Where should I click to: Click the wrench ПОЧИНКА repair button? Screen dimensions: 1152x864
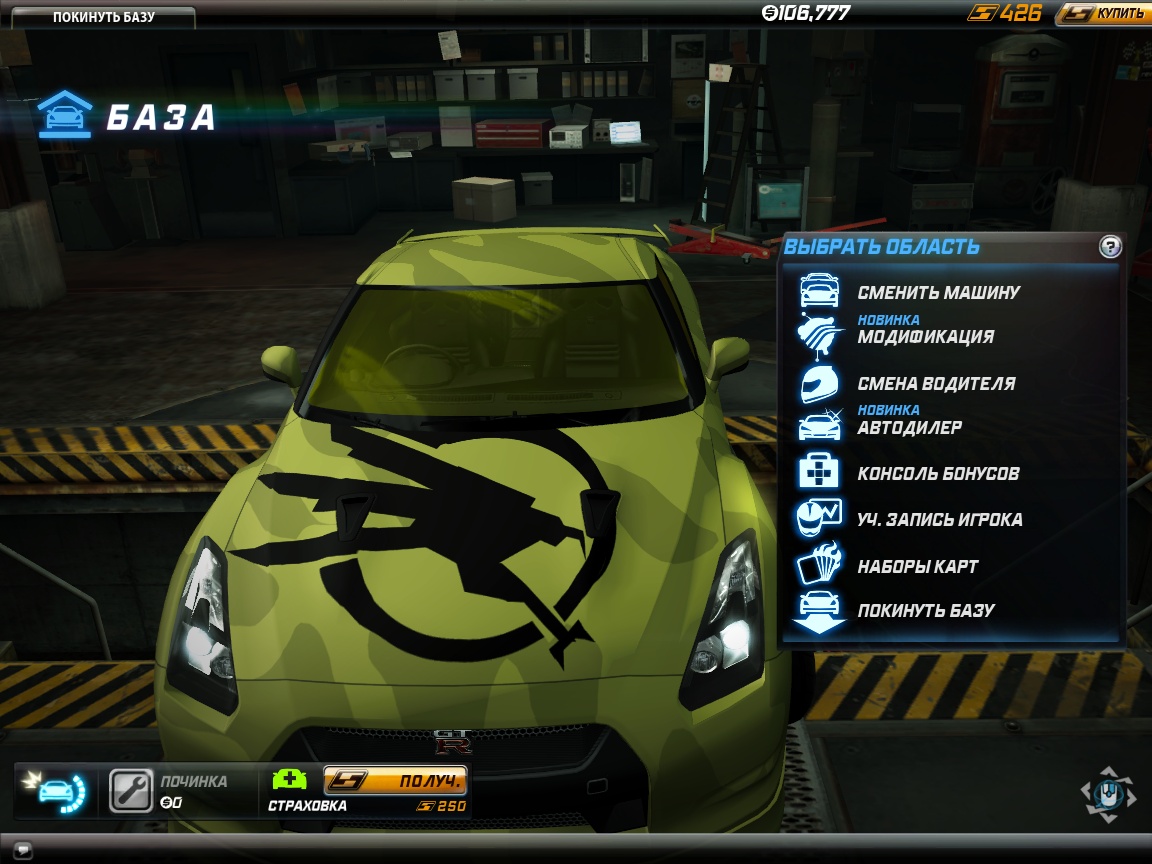(x=130, y=790)
